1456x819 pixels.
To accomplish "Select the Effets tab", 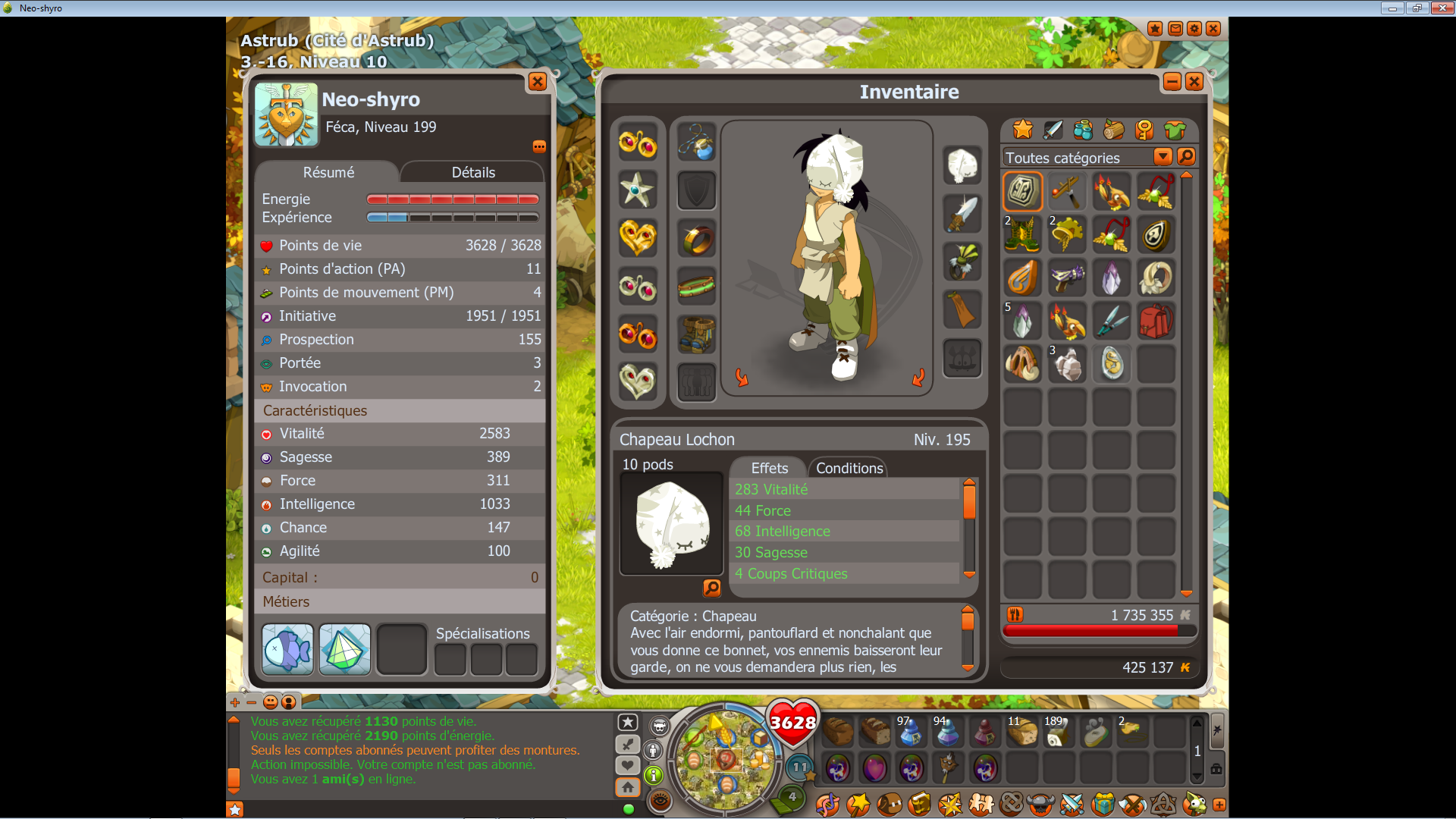I will pyautogui.click(x=769, y=468).
